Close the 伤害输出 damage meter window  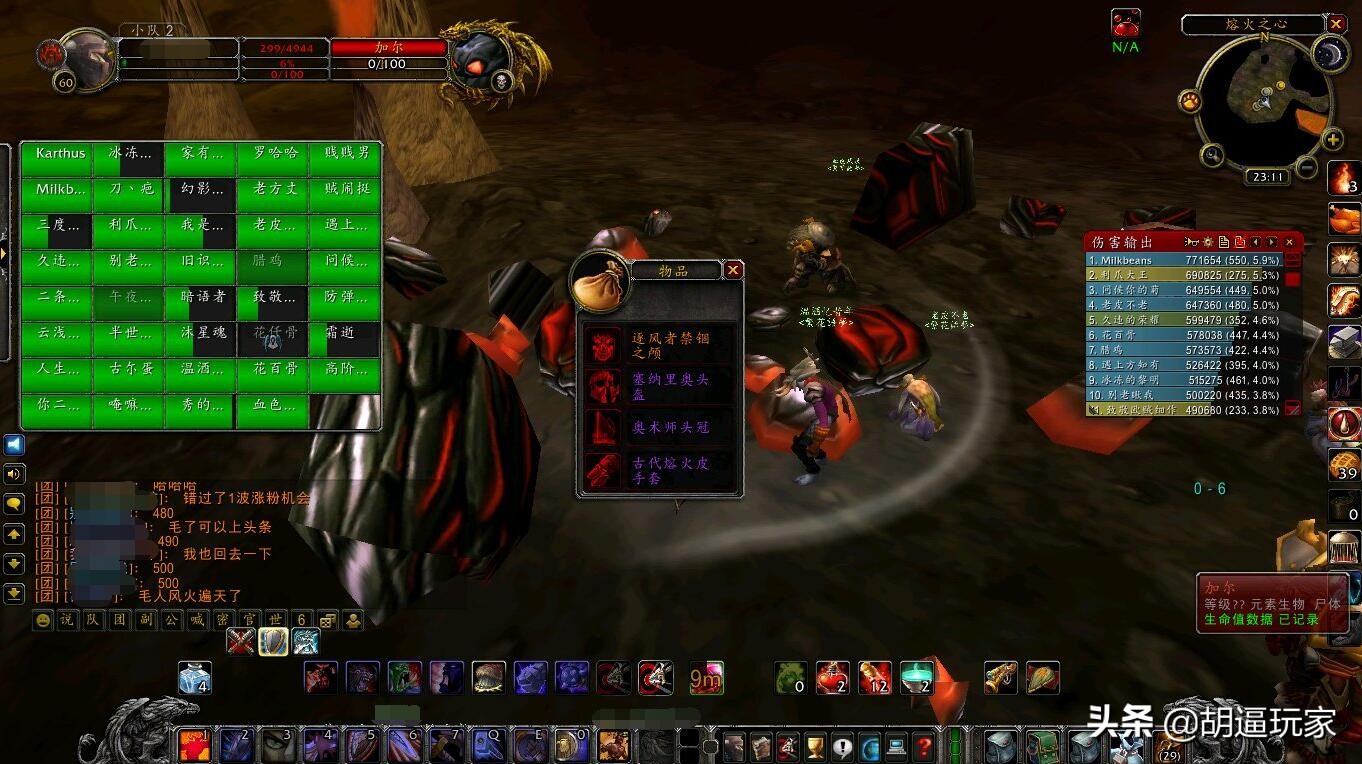point(1290,242)
